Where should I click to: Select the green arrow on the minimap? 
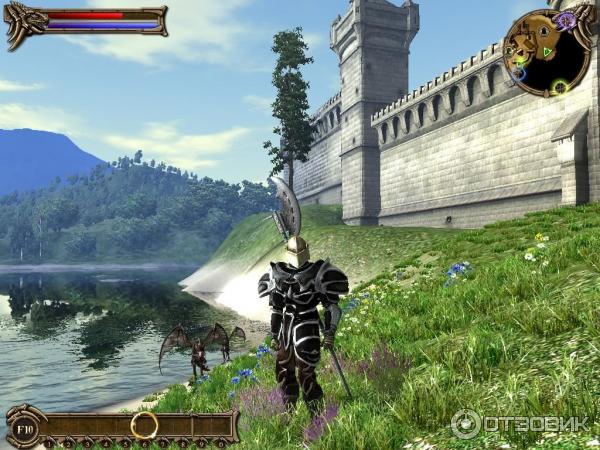[x=546, y=51]
